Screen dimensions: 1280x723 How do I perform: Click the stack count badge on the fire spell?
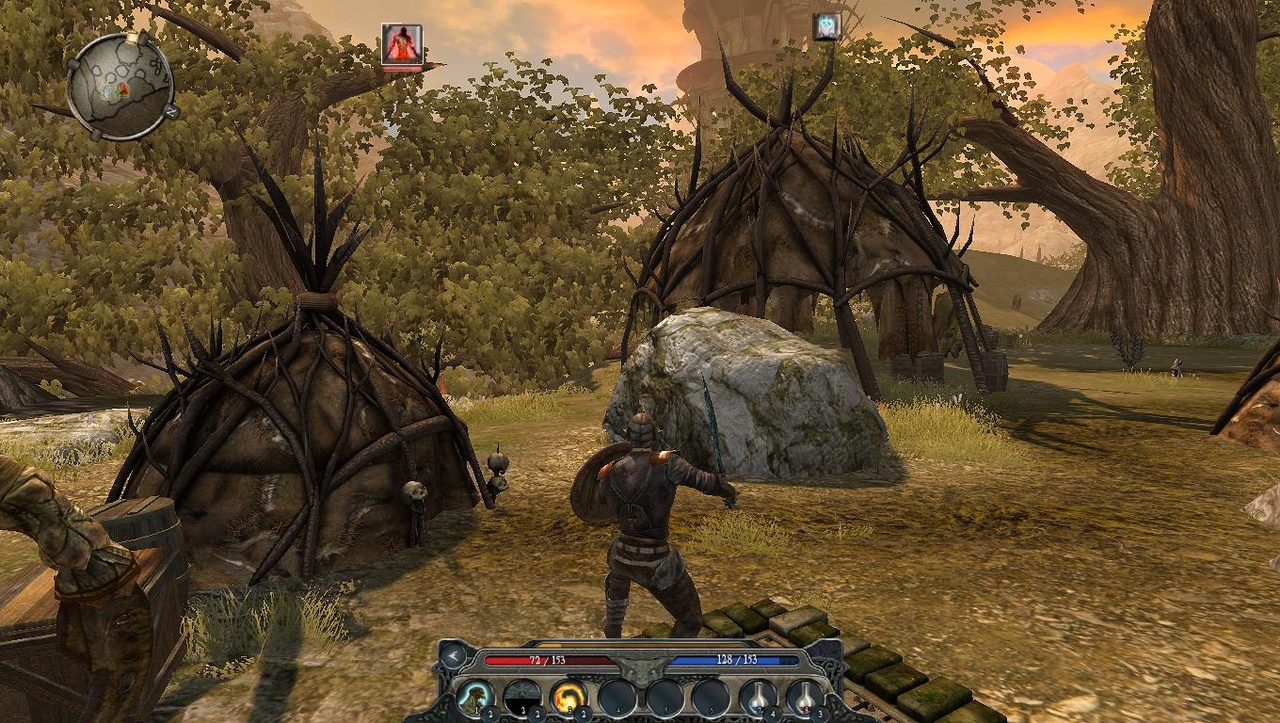tap(582, 712)
